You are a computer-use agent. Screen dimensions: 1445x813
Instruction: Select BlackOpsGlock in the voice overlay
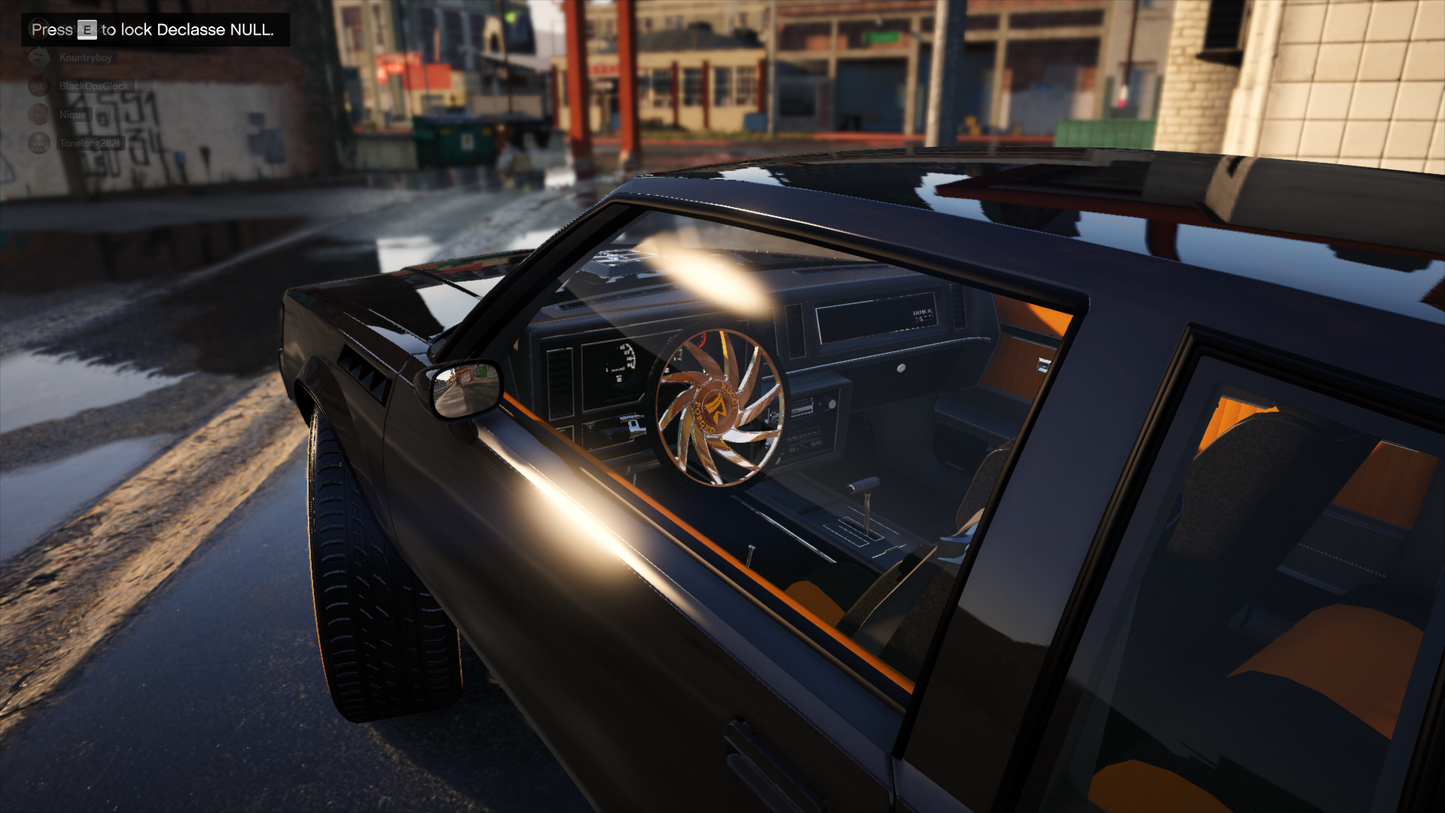pyautogui.click(x=92, y=86)
